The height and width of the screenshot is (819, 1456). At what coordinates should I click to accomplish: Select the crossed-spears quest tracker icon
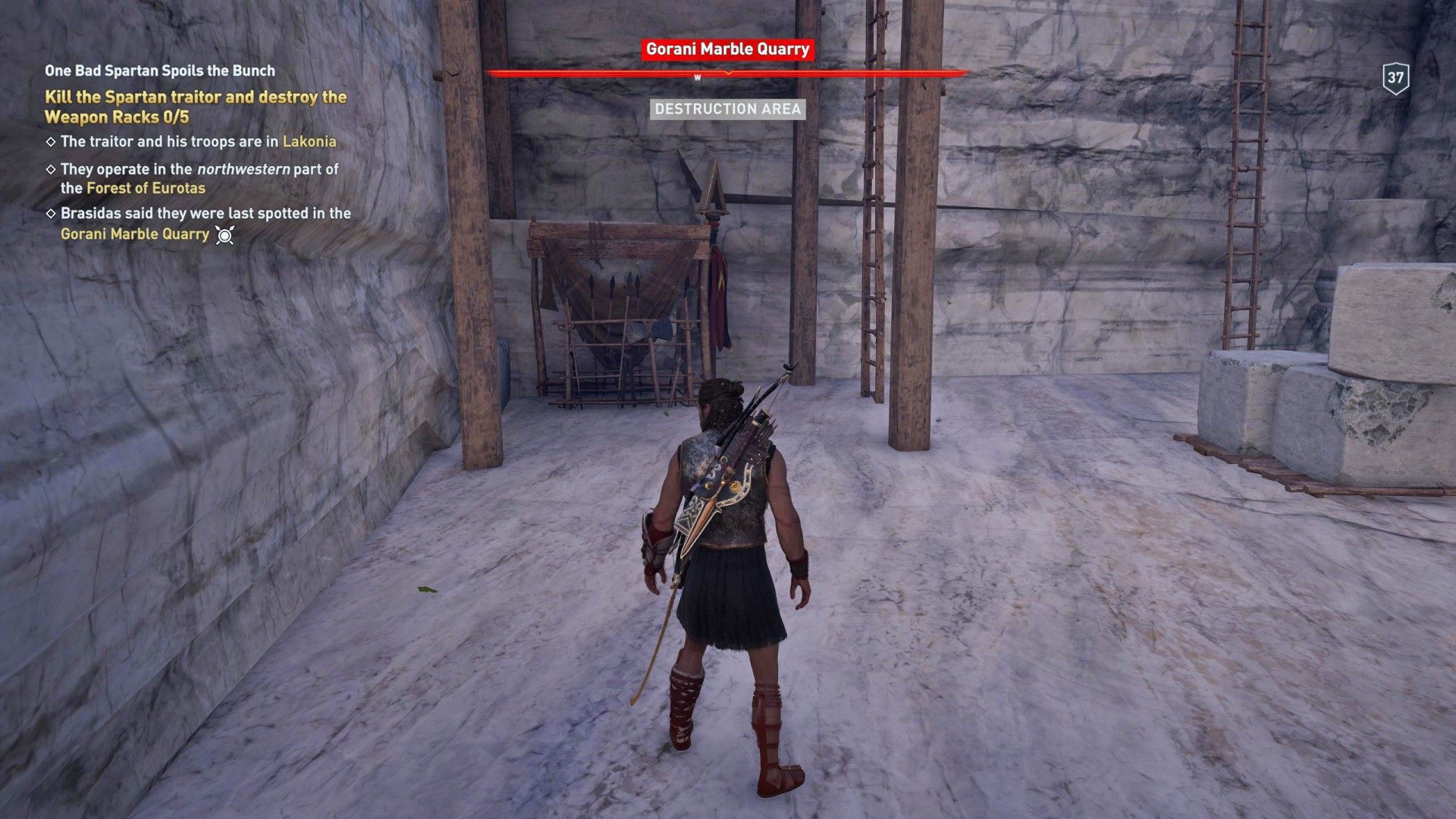223,235
